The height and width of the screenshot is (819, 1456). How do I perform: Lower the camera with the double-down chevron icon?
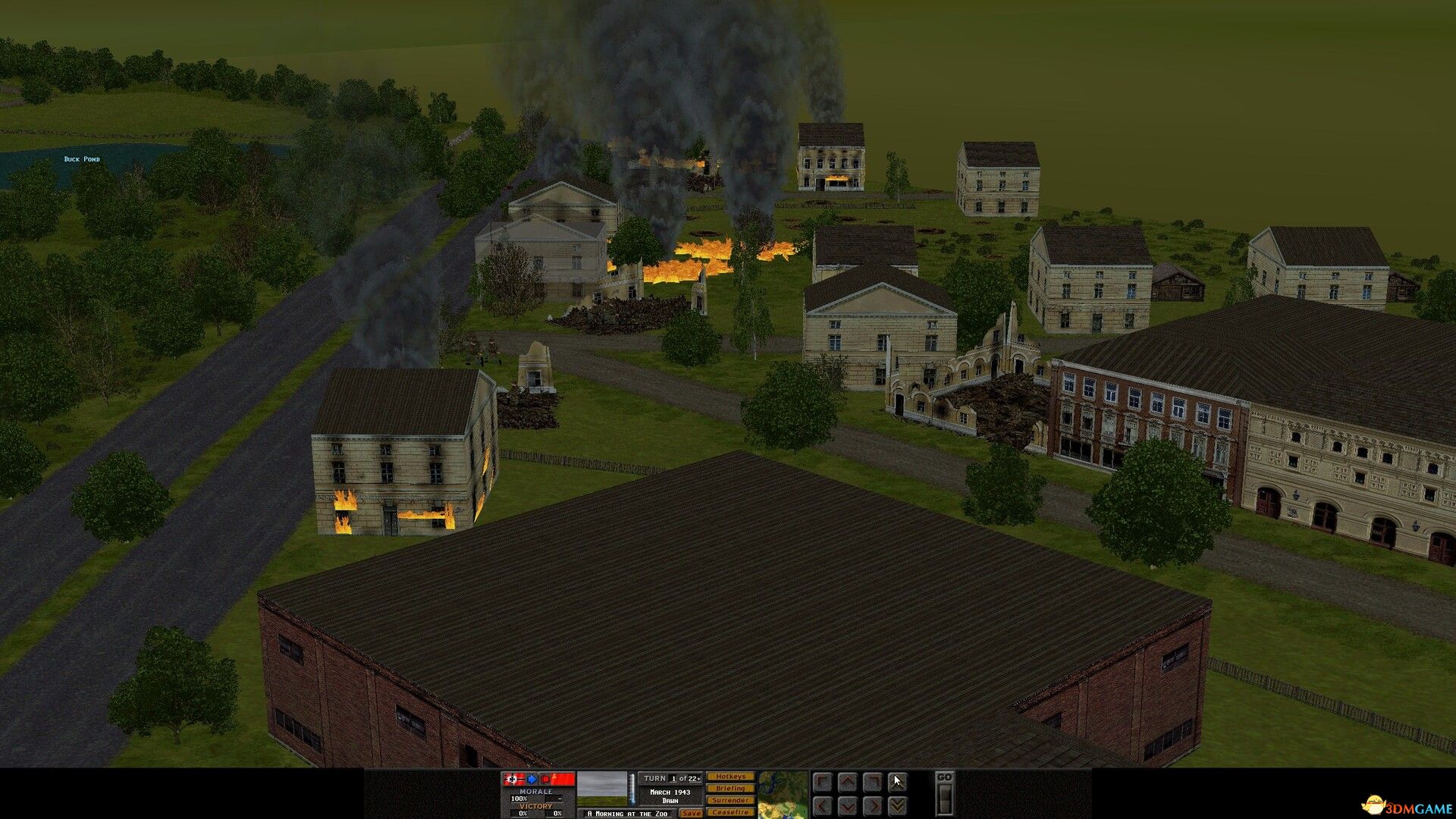click(896, 805)
